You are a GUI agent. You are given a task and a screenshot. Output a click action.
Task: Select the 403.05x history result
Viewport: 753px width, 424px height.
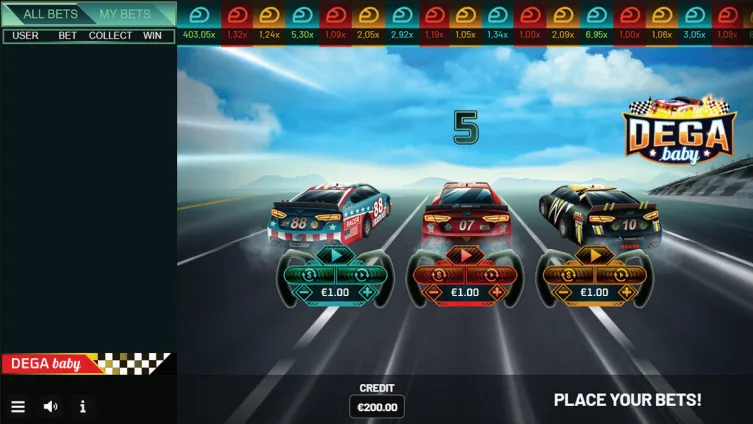[200, 24]
